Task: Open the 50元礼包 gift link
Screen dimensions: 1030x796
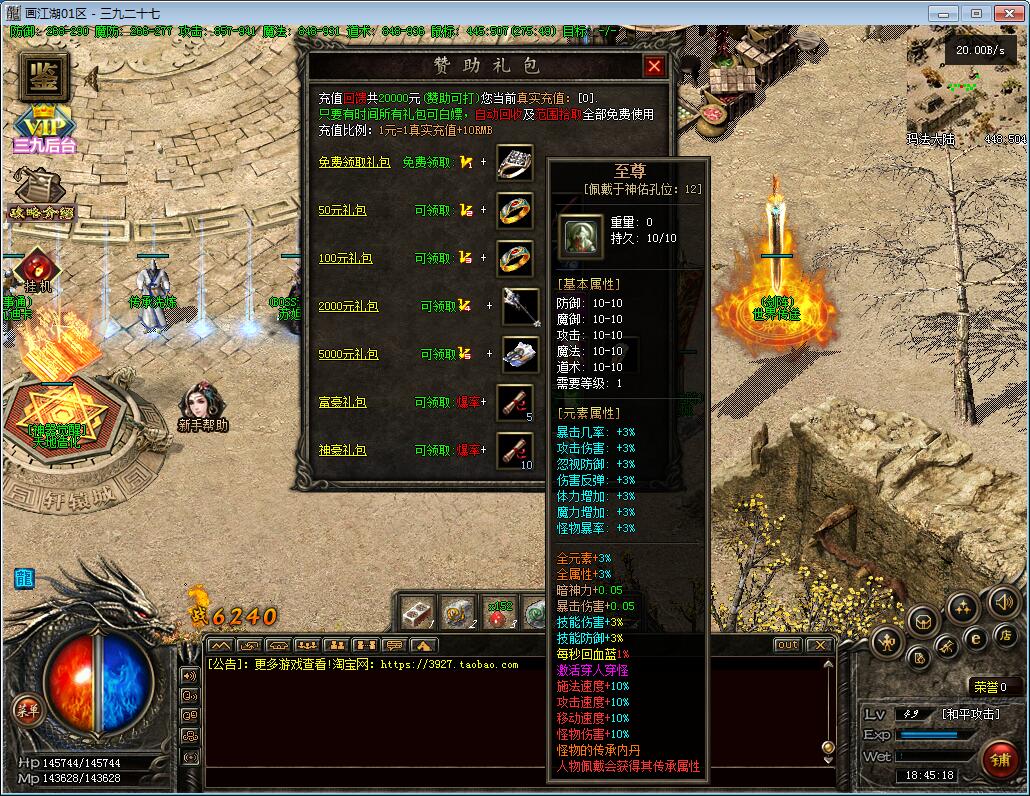Action: click(x=342, y=210)
